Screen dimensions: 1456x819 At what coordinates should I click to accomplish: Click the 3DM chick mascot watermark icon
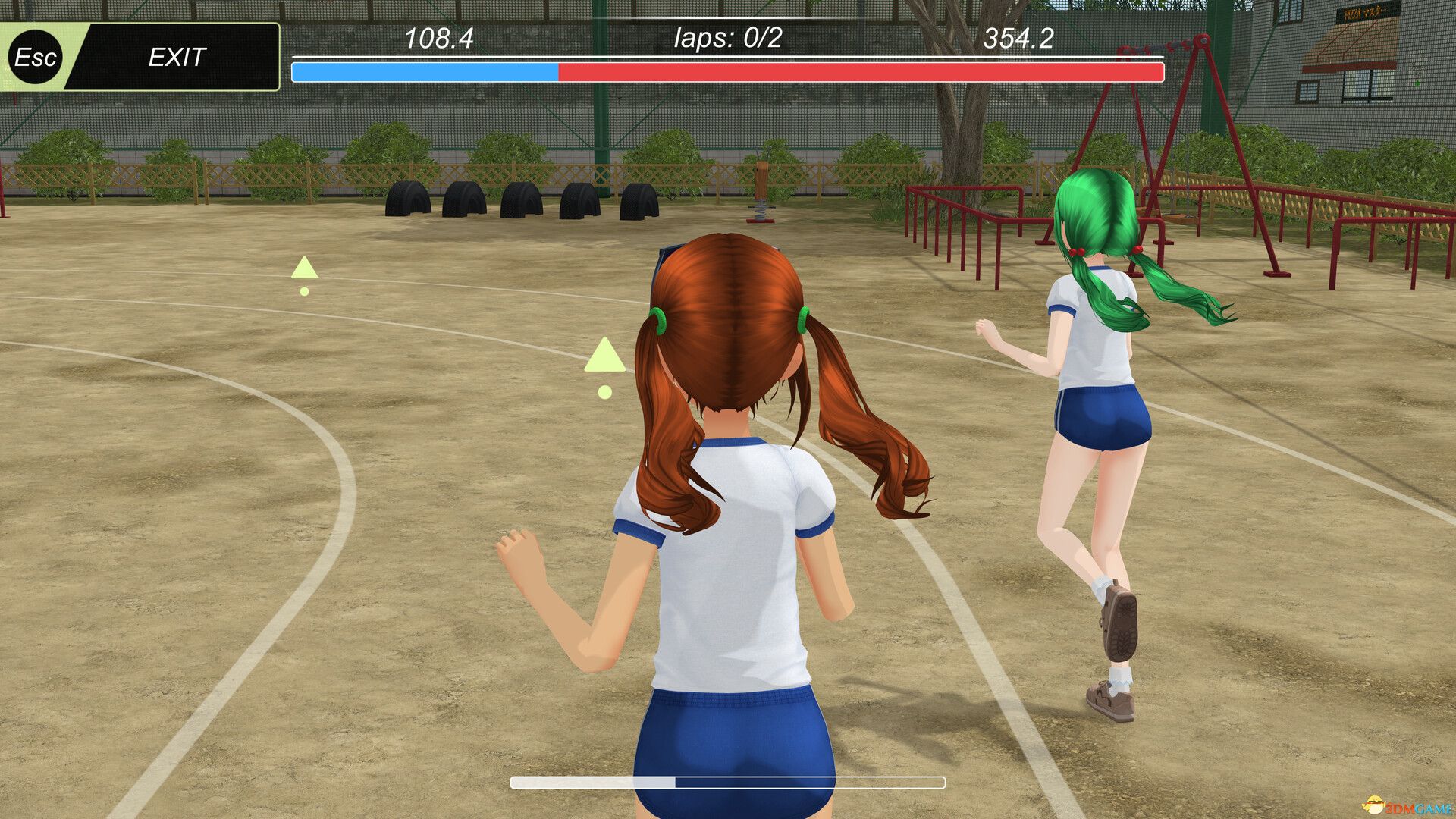pos(1375,805)
